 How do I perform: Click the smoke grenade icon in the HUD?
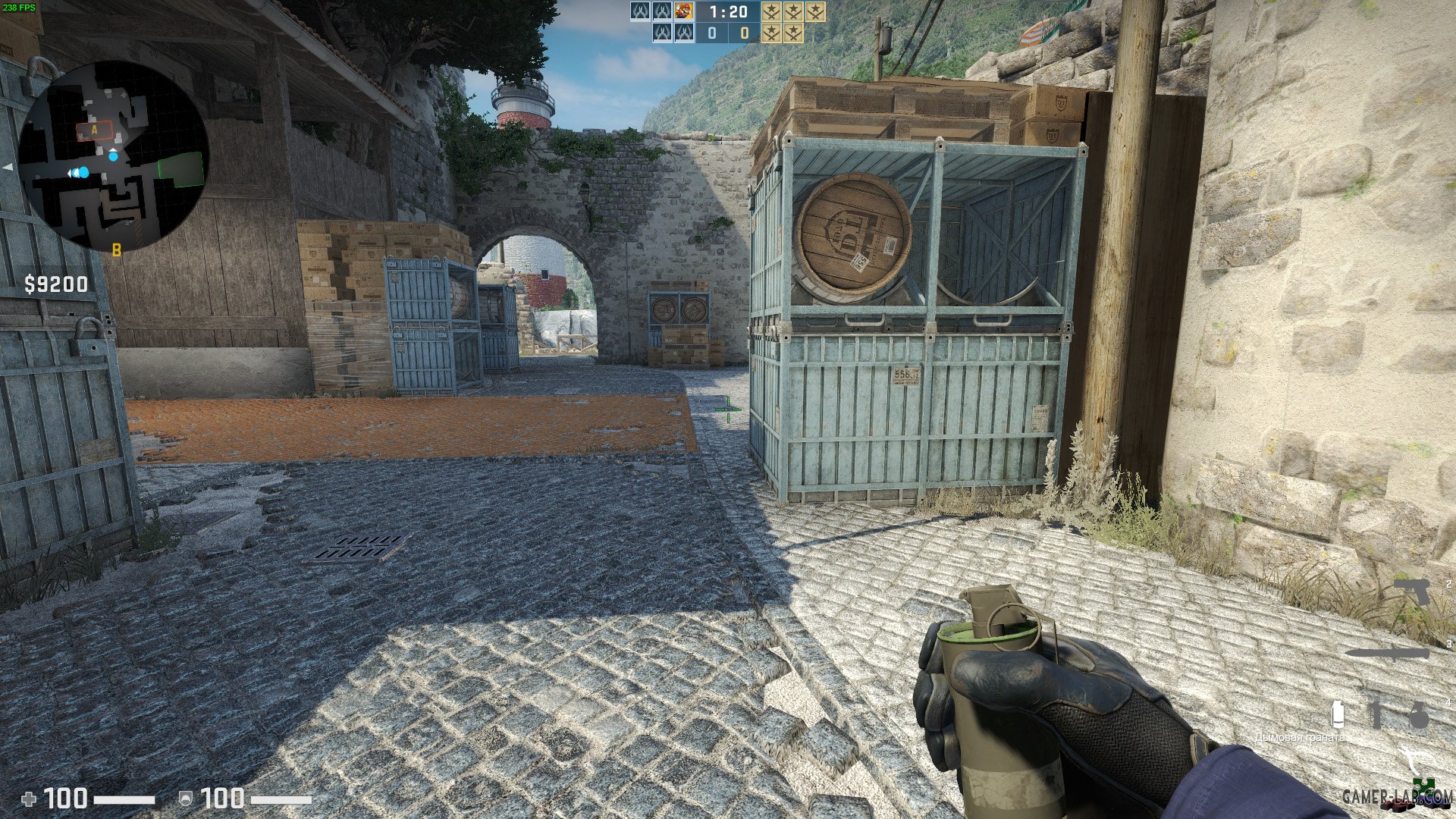coord(1338,715)
